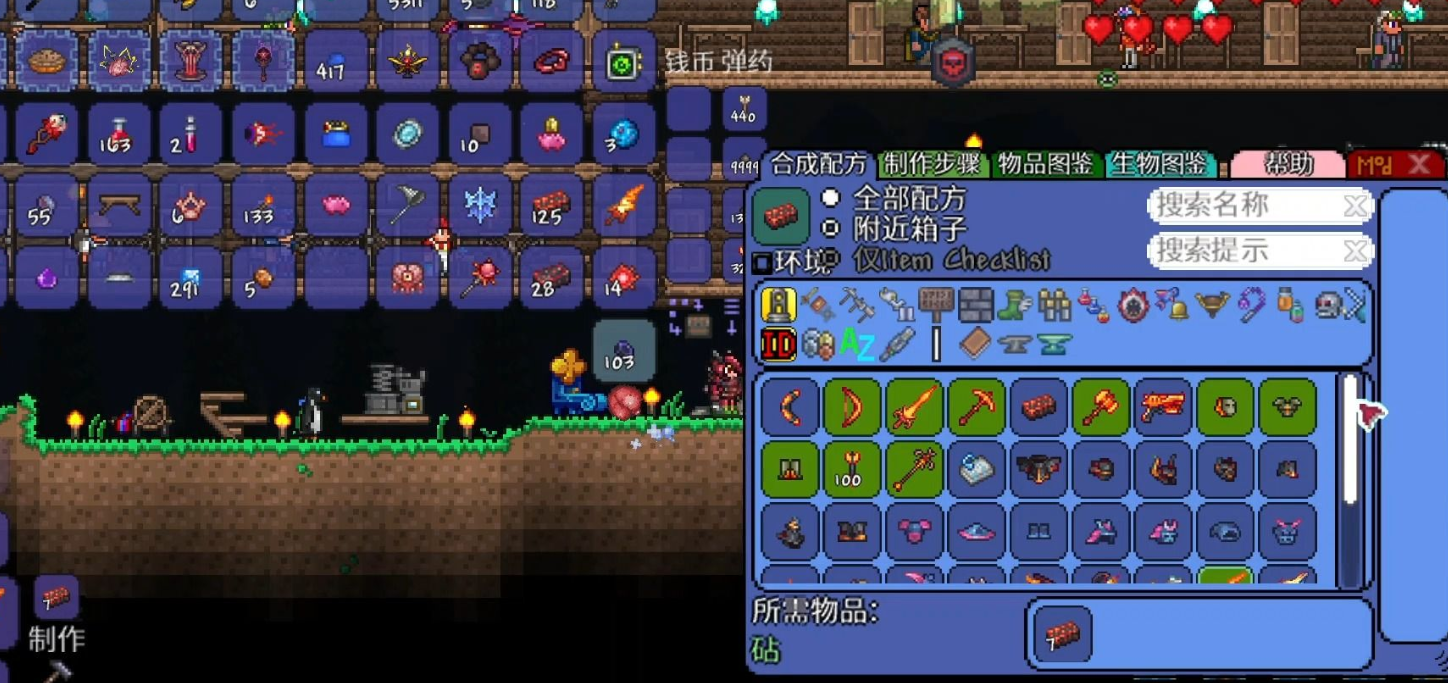
Task: Click the 制作 craft hellstone bar slot
Action: pos(56,599)
